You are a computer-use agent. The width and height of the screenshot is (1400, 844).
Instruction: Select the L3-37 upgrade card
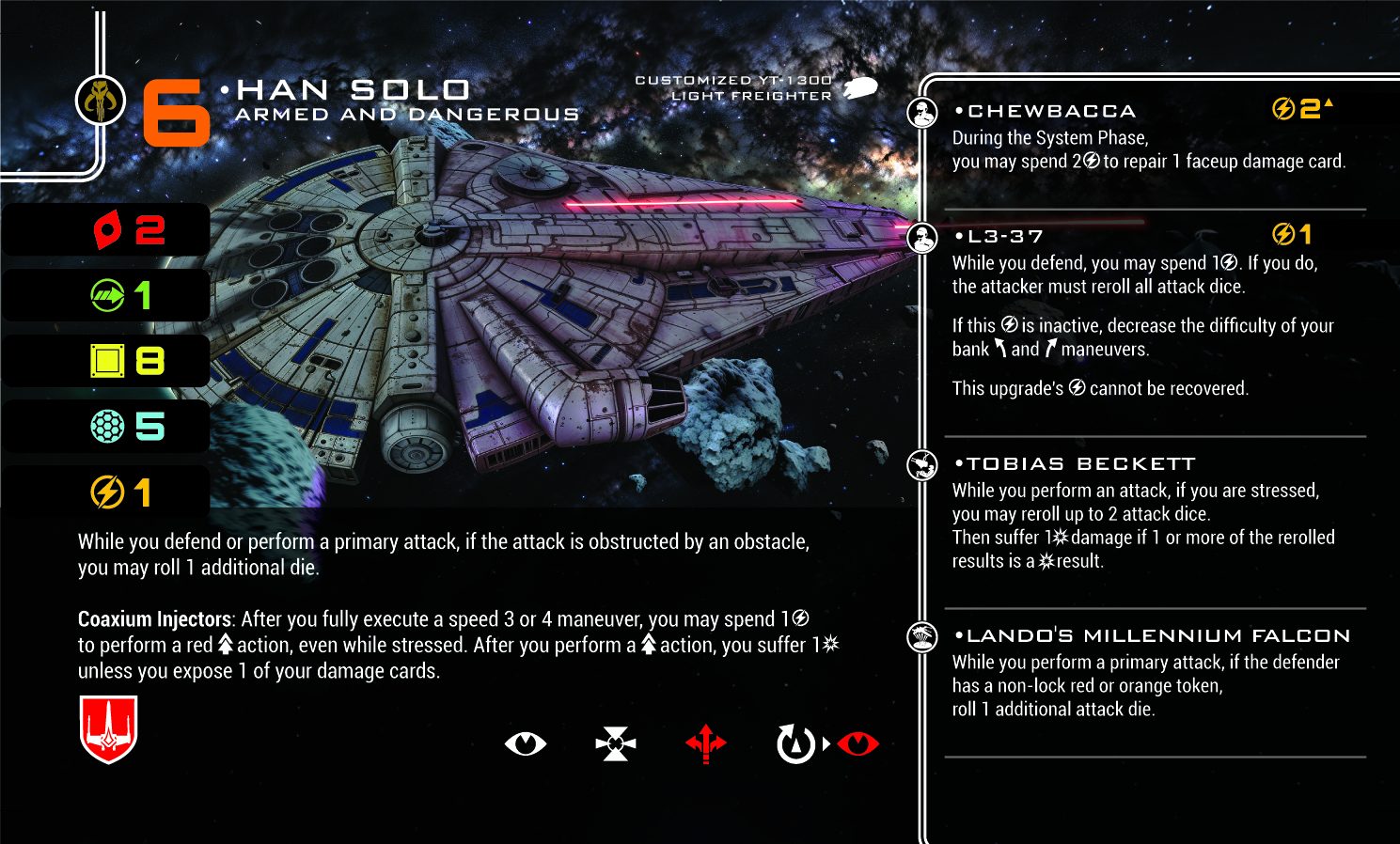click(x=1005, y=237)
